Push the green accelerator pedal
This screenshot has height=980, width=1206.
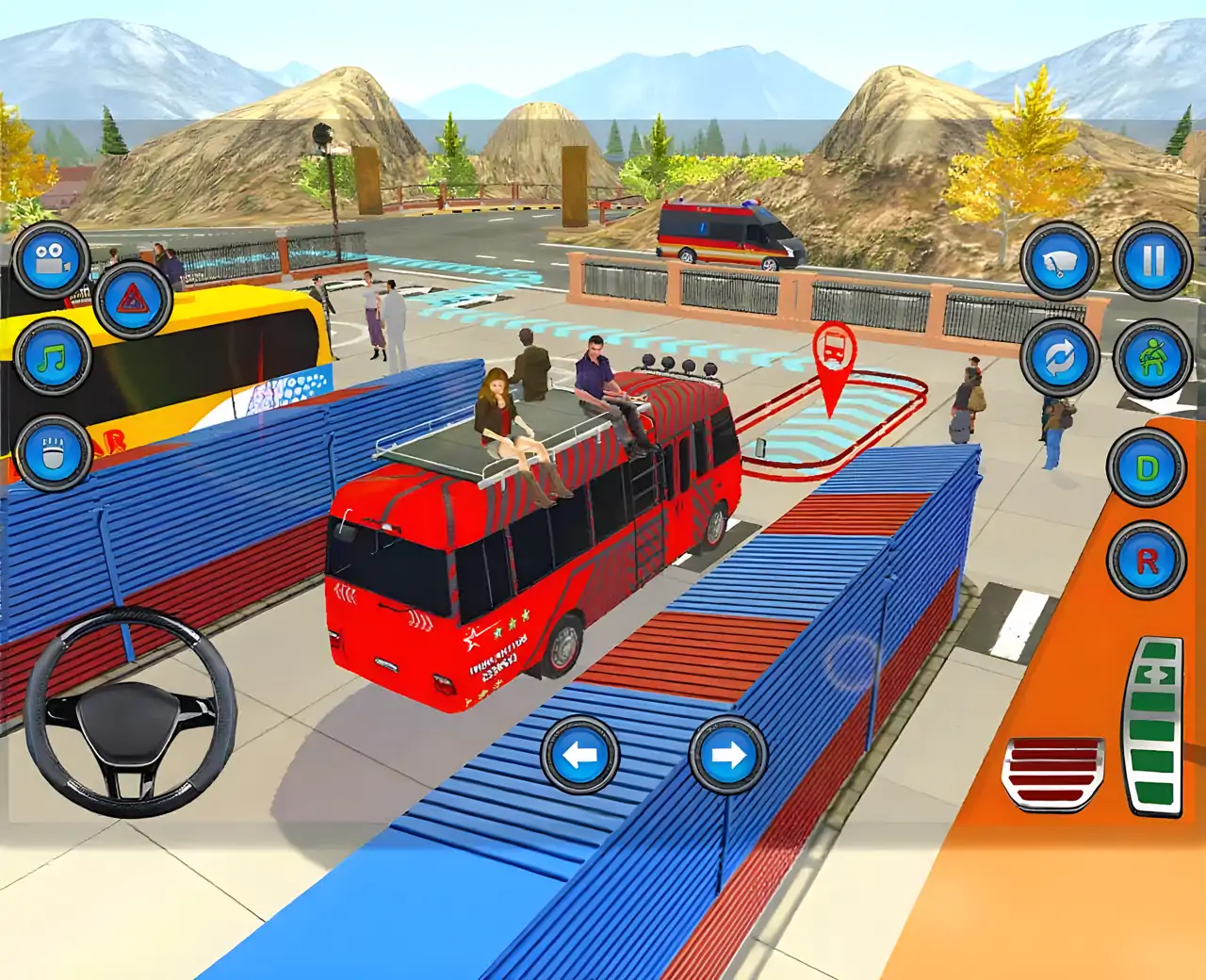[1154, 726]
